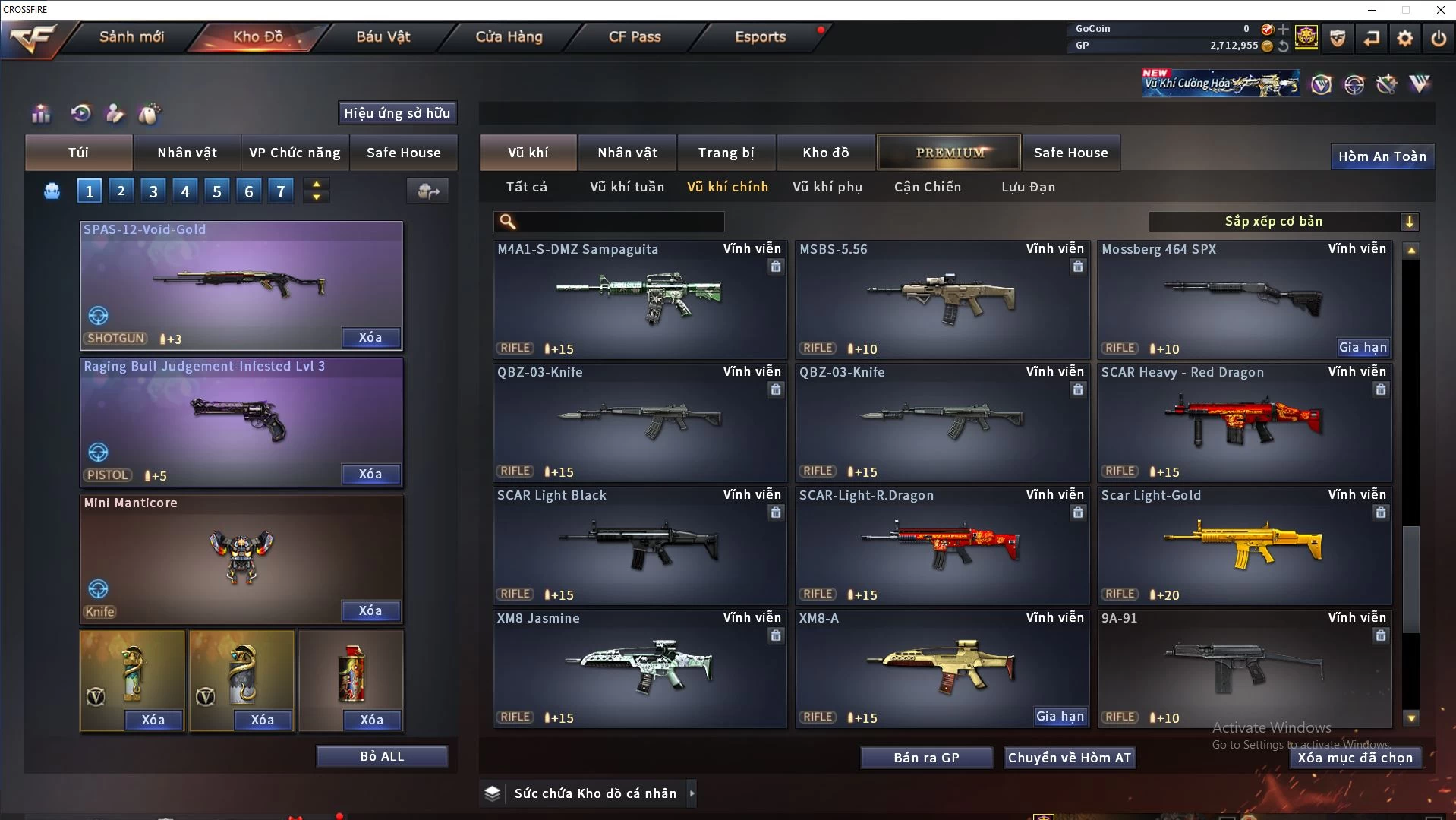
Task: Open the CF Pass page
Action: tap(635, 36)
